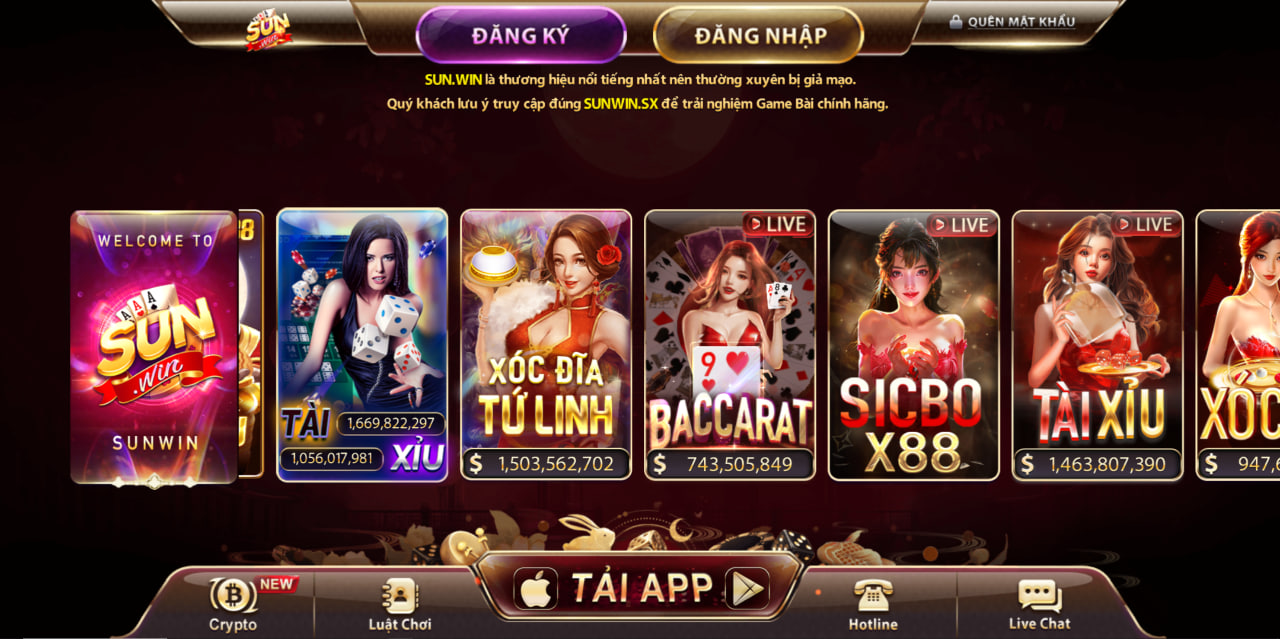1280x639 pixels.
Task: Click the Đăng Ký register button
Action: [x=520, y=35]
